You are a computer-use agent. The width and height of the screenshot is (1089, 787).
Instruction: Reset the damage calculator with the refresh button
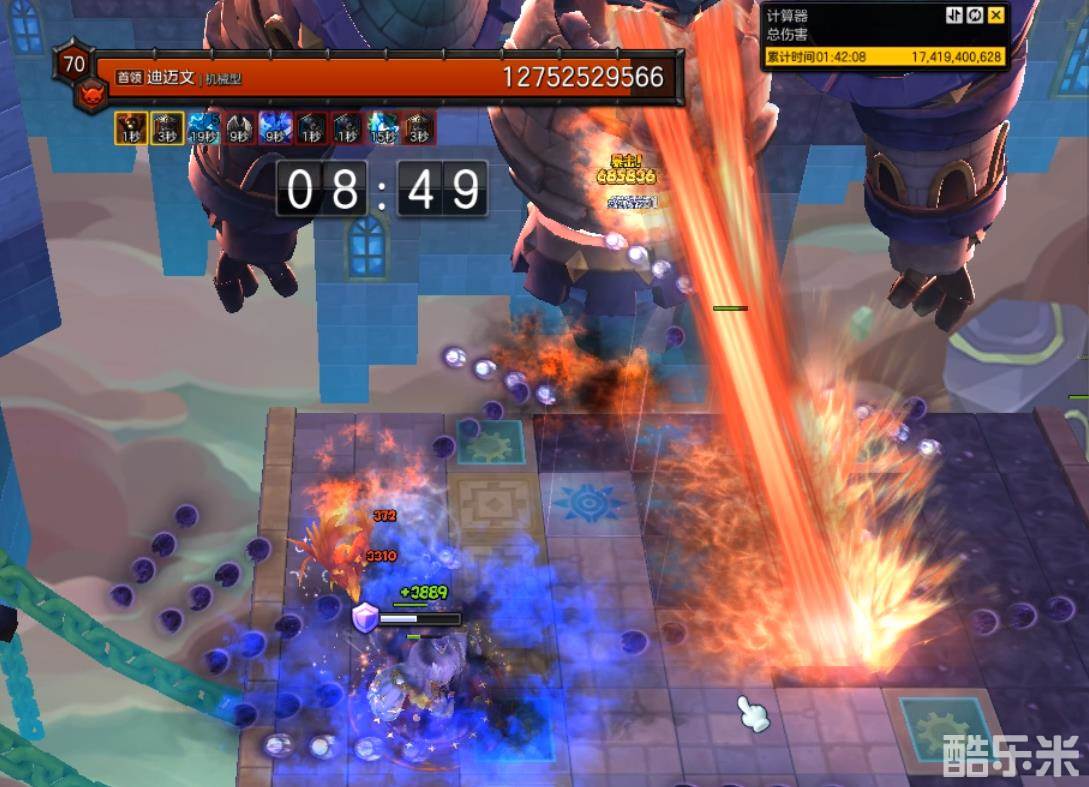point(975,15)
